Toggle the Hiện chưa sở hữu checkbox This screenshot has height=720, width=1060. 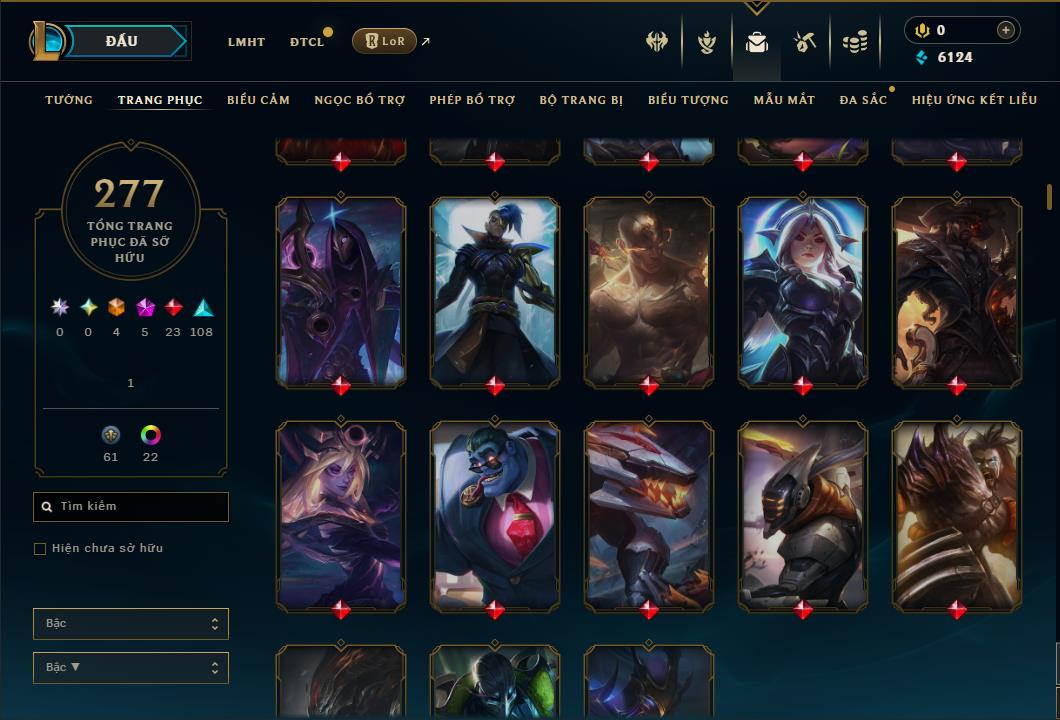click(x=40, y=549)
